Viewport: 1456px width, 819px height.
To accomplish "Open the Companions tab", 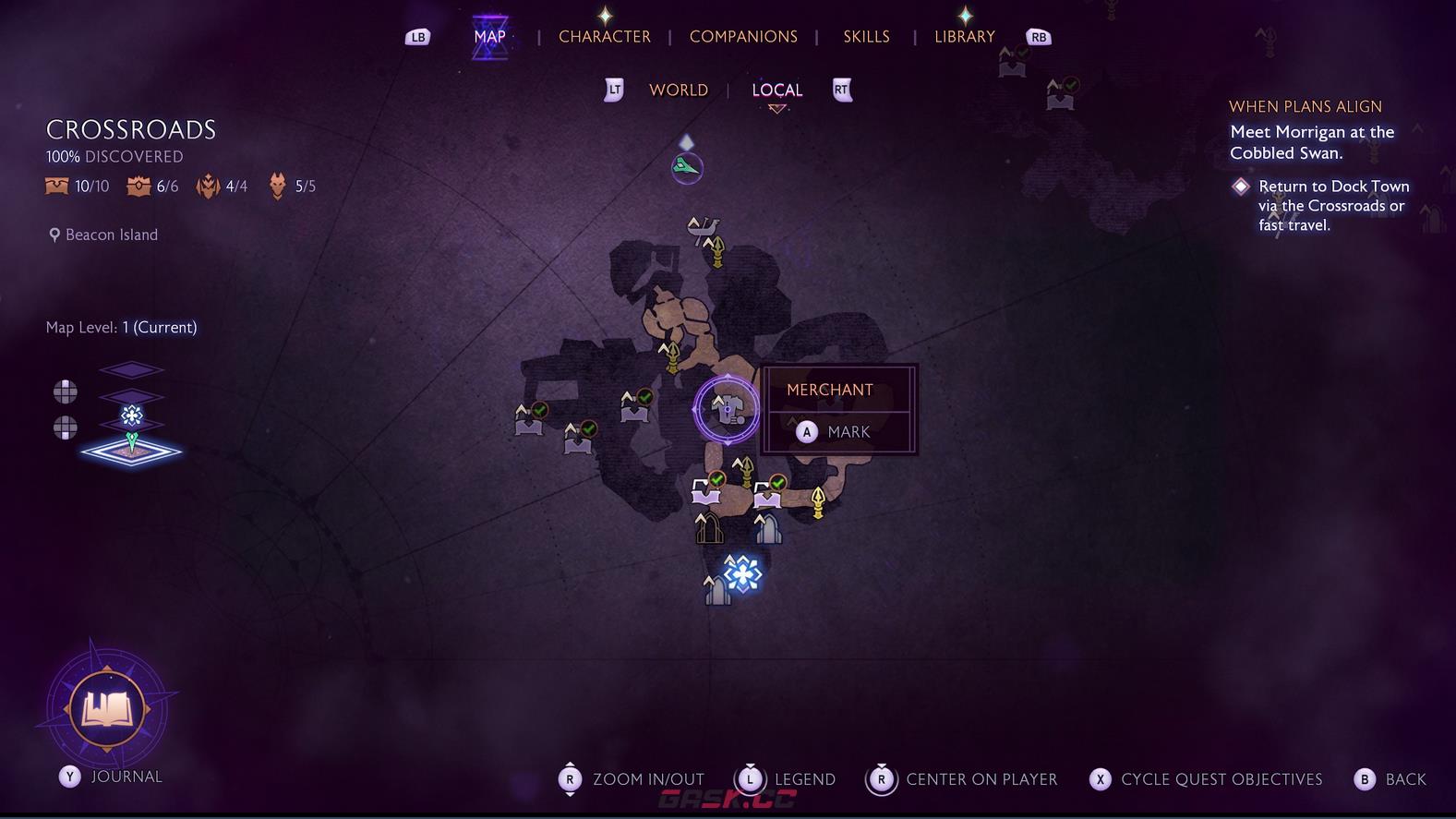I will pos(743,37).
